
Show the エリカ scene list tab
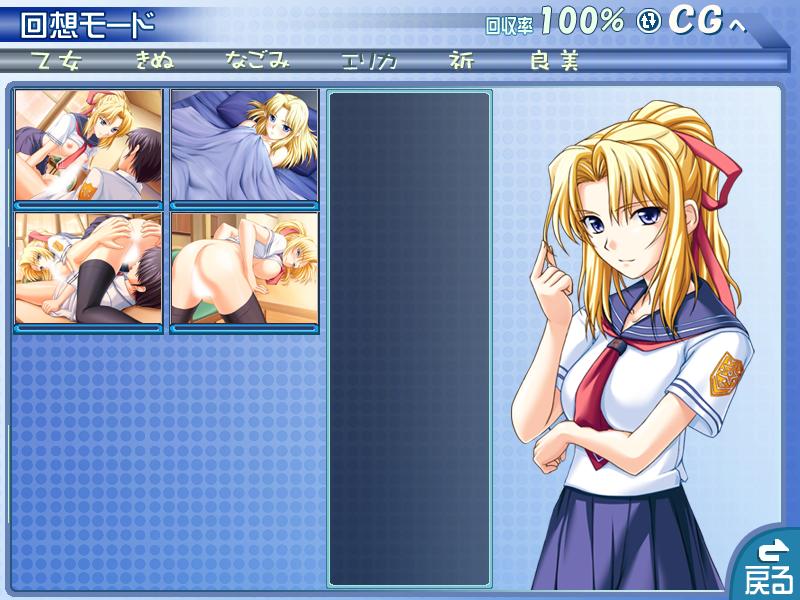click(x=367, y=61)
